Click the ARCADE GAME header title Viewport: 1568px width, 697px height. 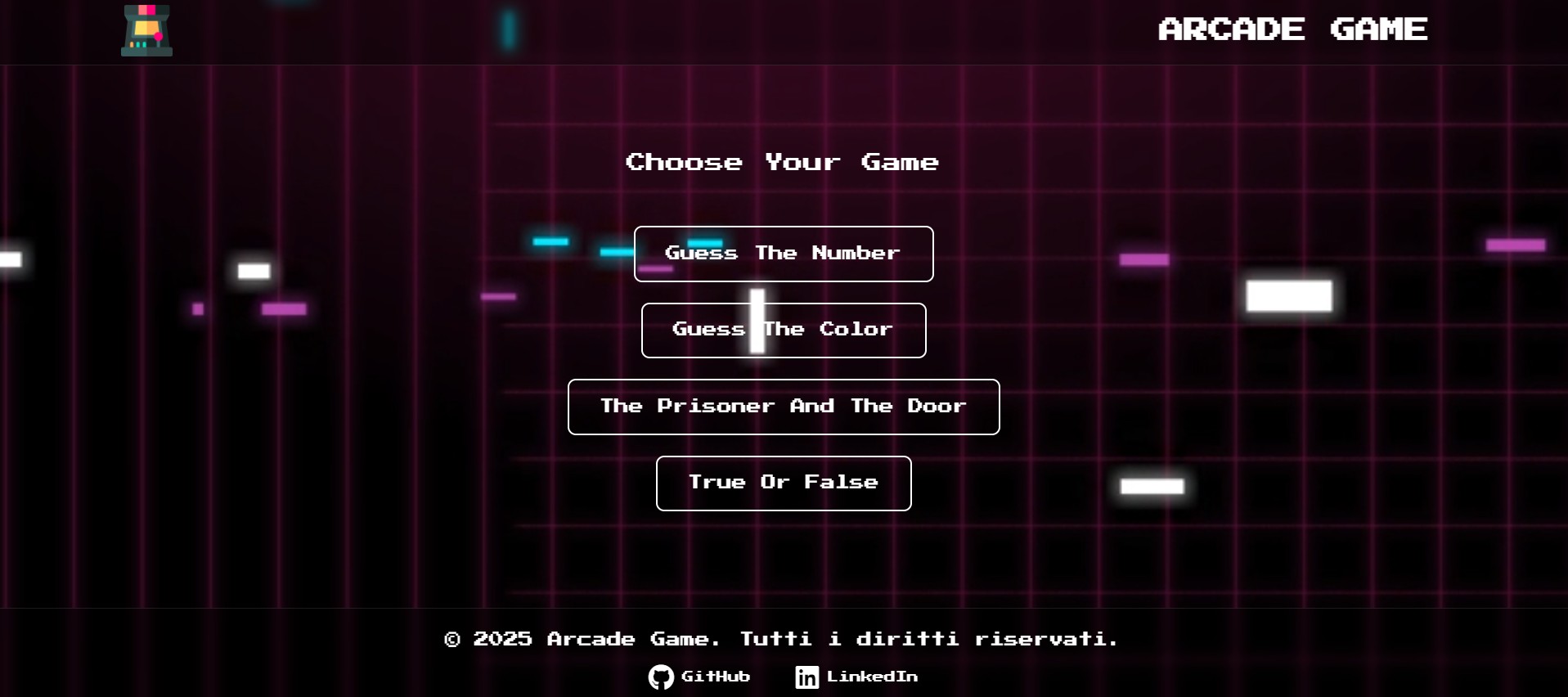click(1292, 29)
